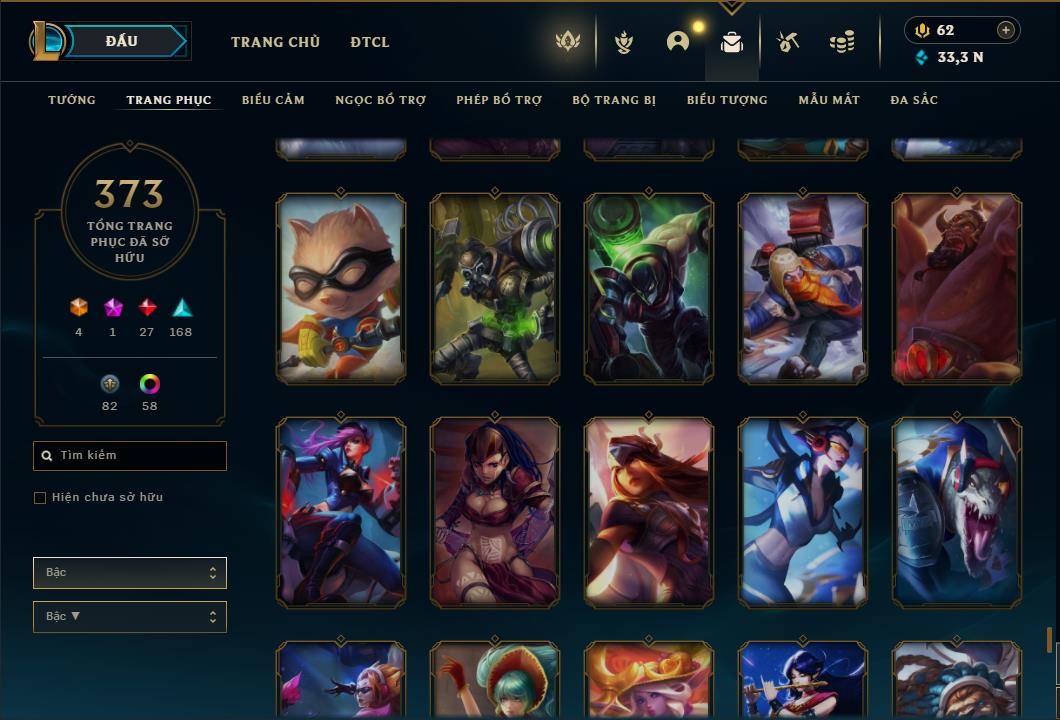Open the BIỂU TƯỢNG tab
Screen dimensions: 1060x720
click(x=727, y=100)
